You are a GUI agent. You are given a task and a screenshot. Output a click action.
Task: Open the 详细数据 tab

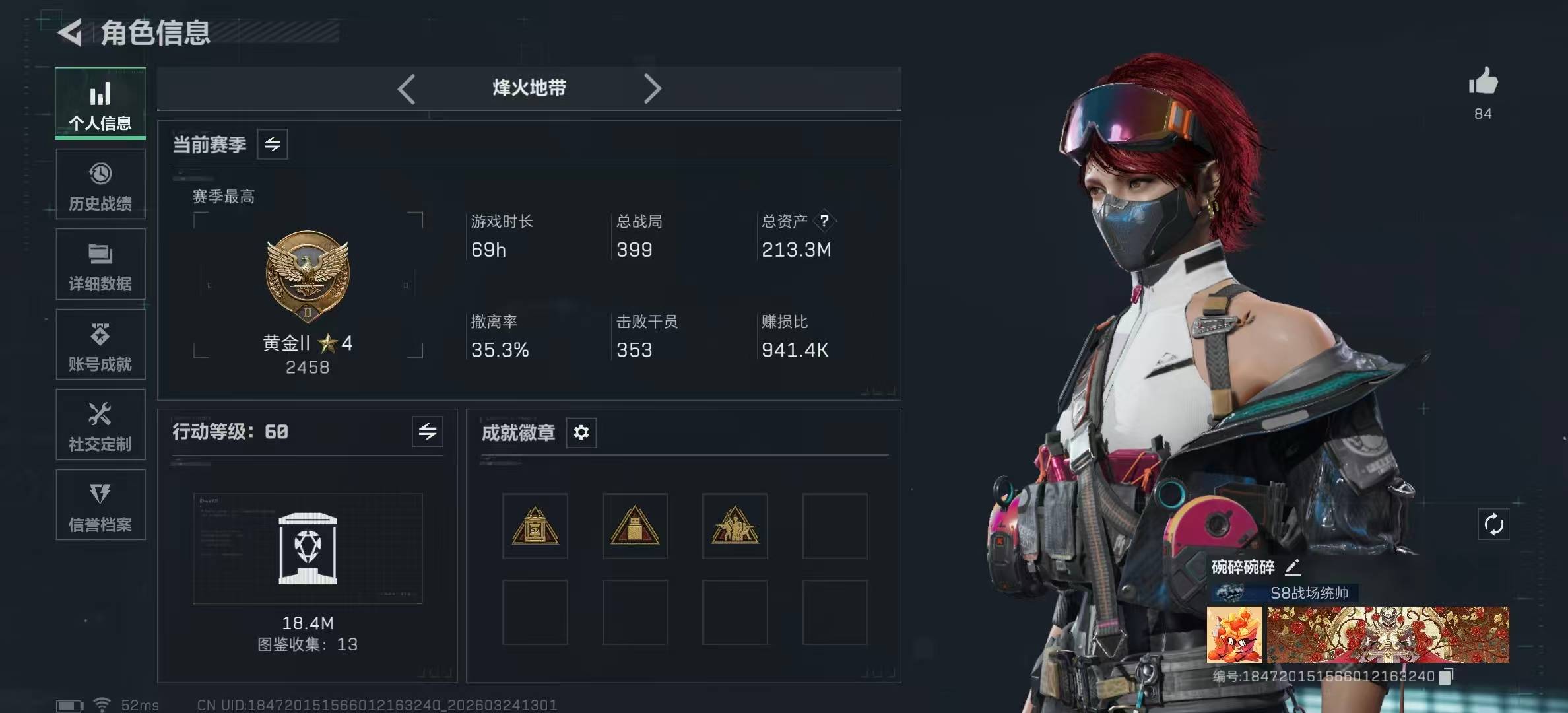(x=100, y=265)
